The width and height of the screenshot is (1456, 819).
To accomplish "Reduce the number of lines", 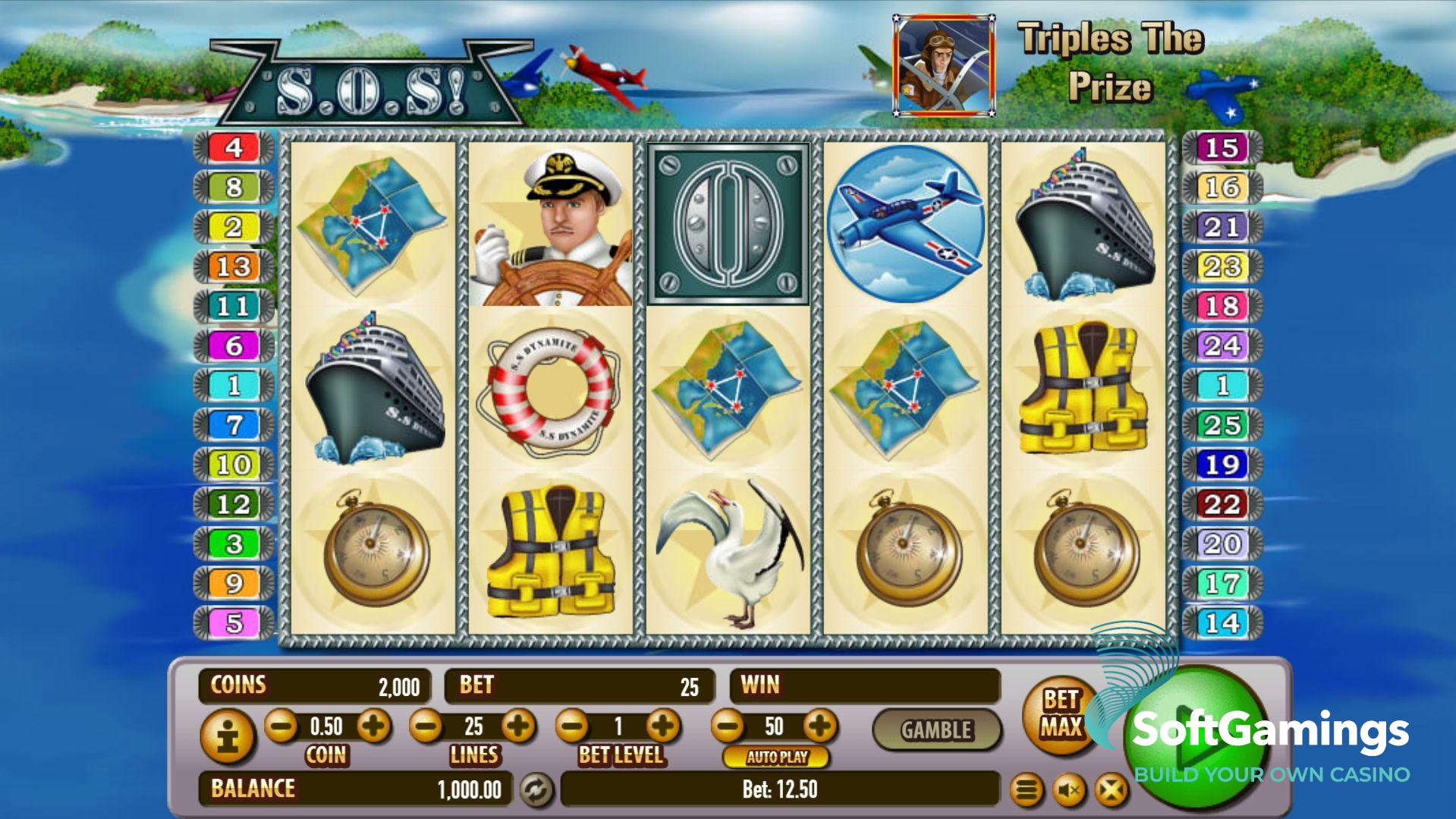I will pyautogui.click(x=426, y=726).
